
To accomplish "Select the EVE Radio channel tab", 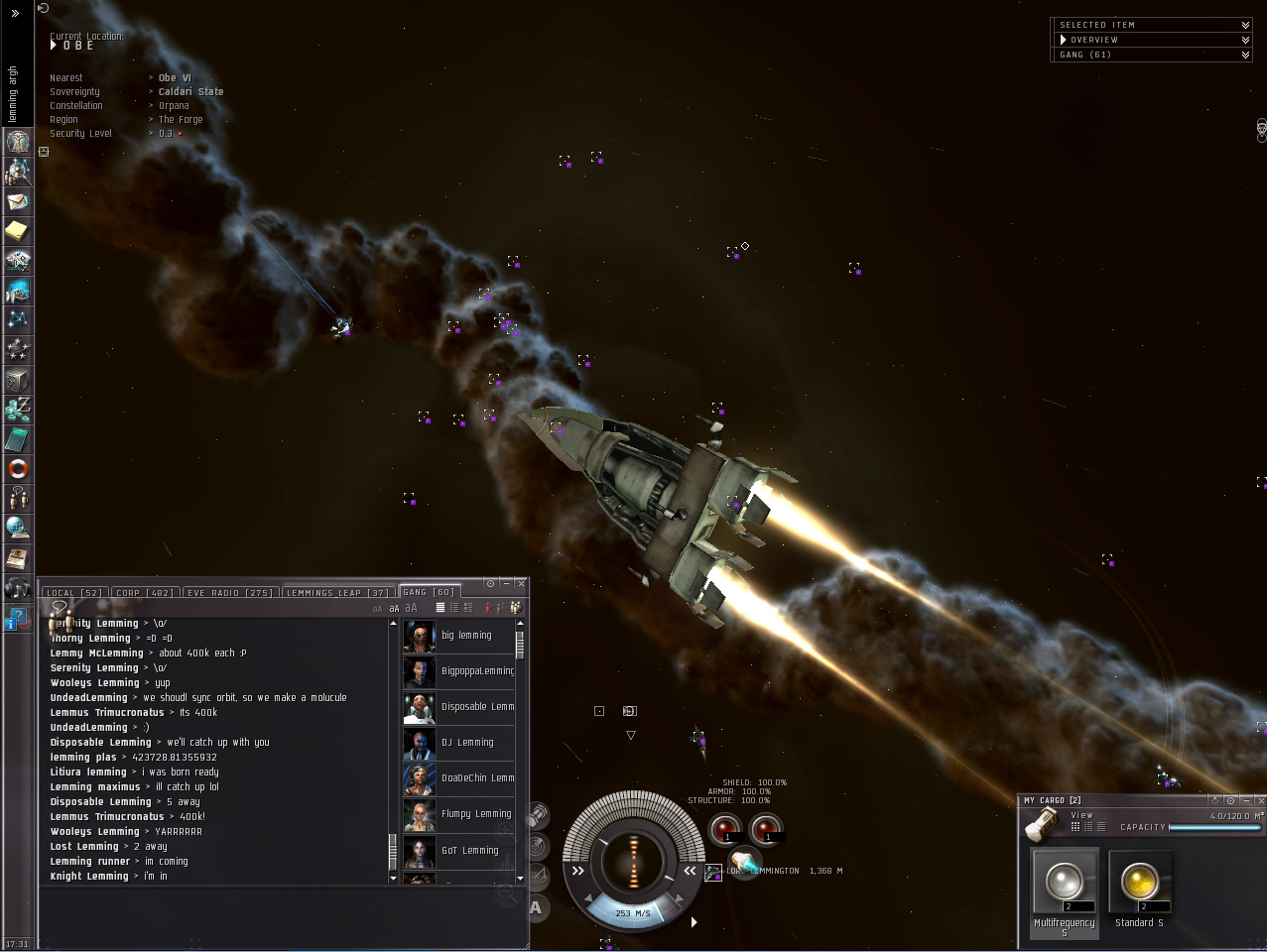I will tap(230, 593).
